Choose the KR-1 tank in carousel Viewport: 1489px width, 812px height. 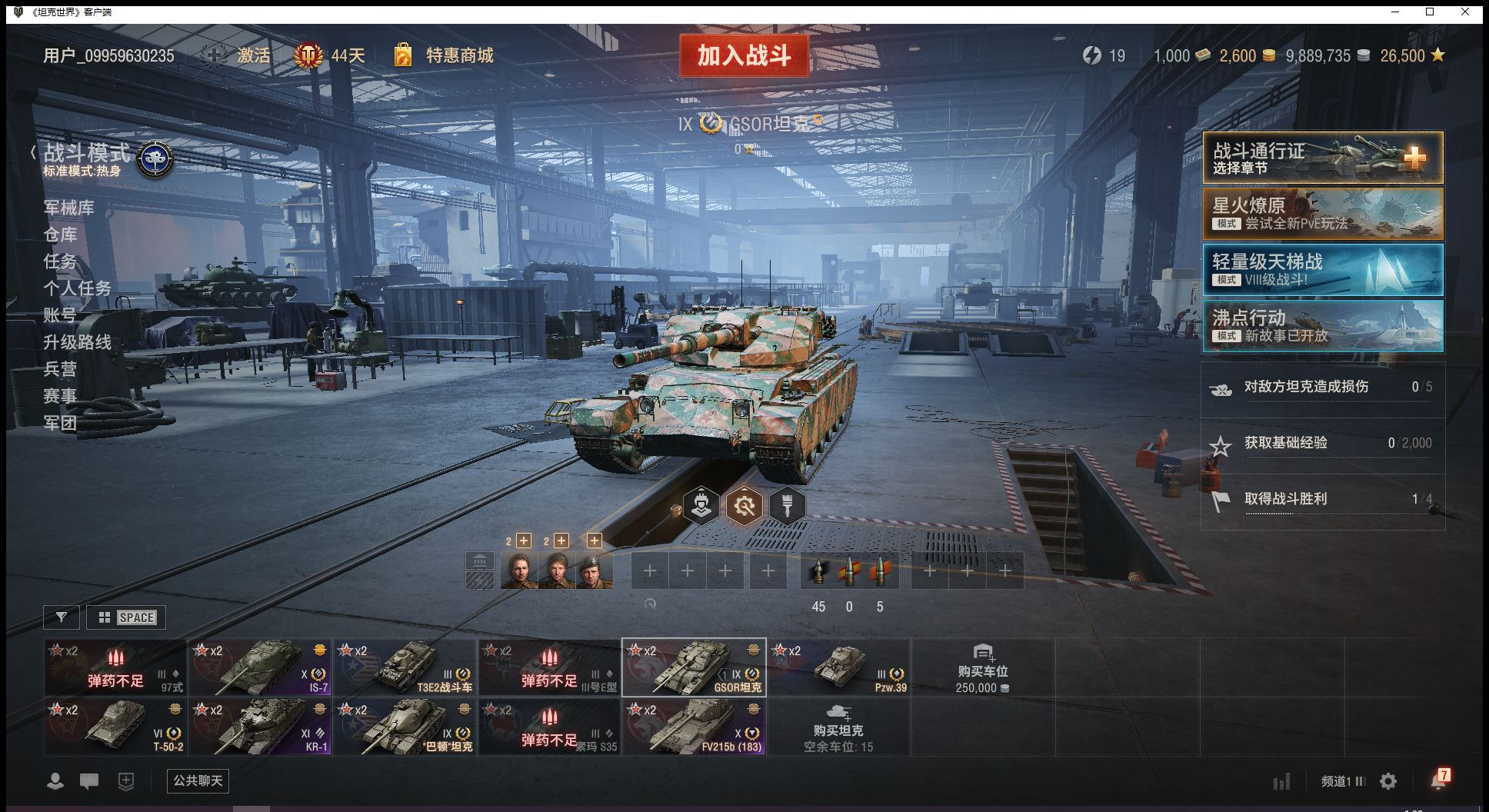[260, 727]
